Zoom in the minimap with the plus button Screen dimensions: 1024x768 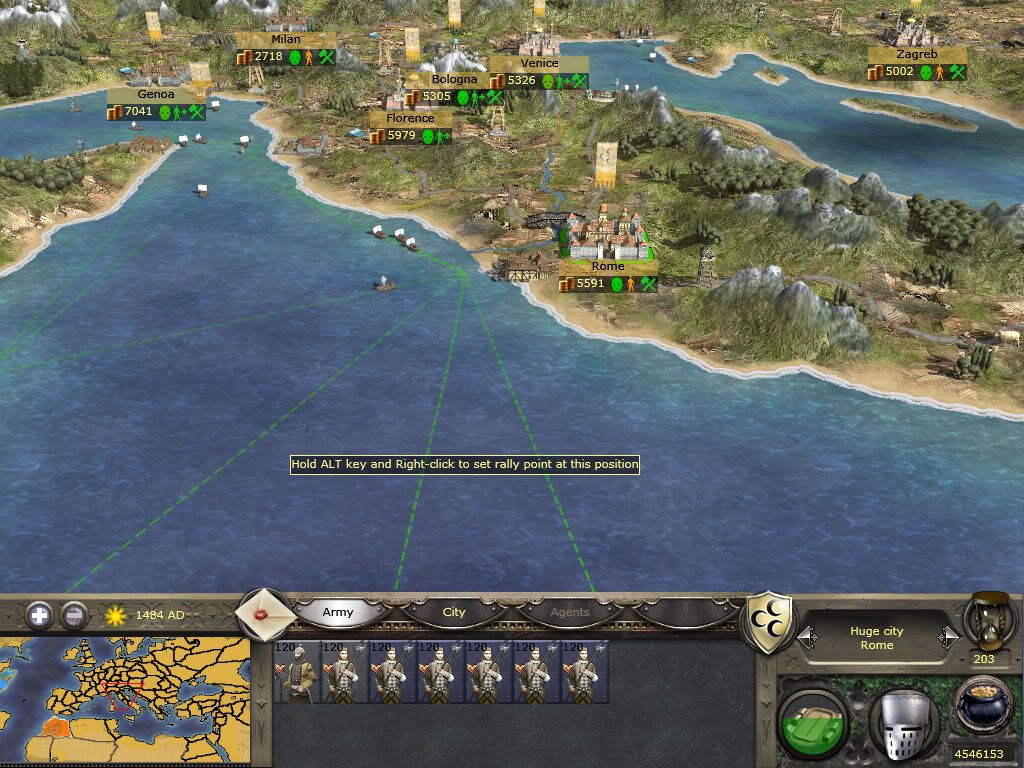tap(39, 614)
